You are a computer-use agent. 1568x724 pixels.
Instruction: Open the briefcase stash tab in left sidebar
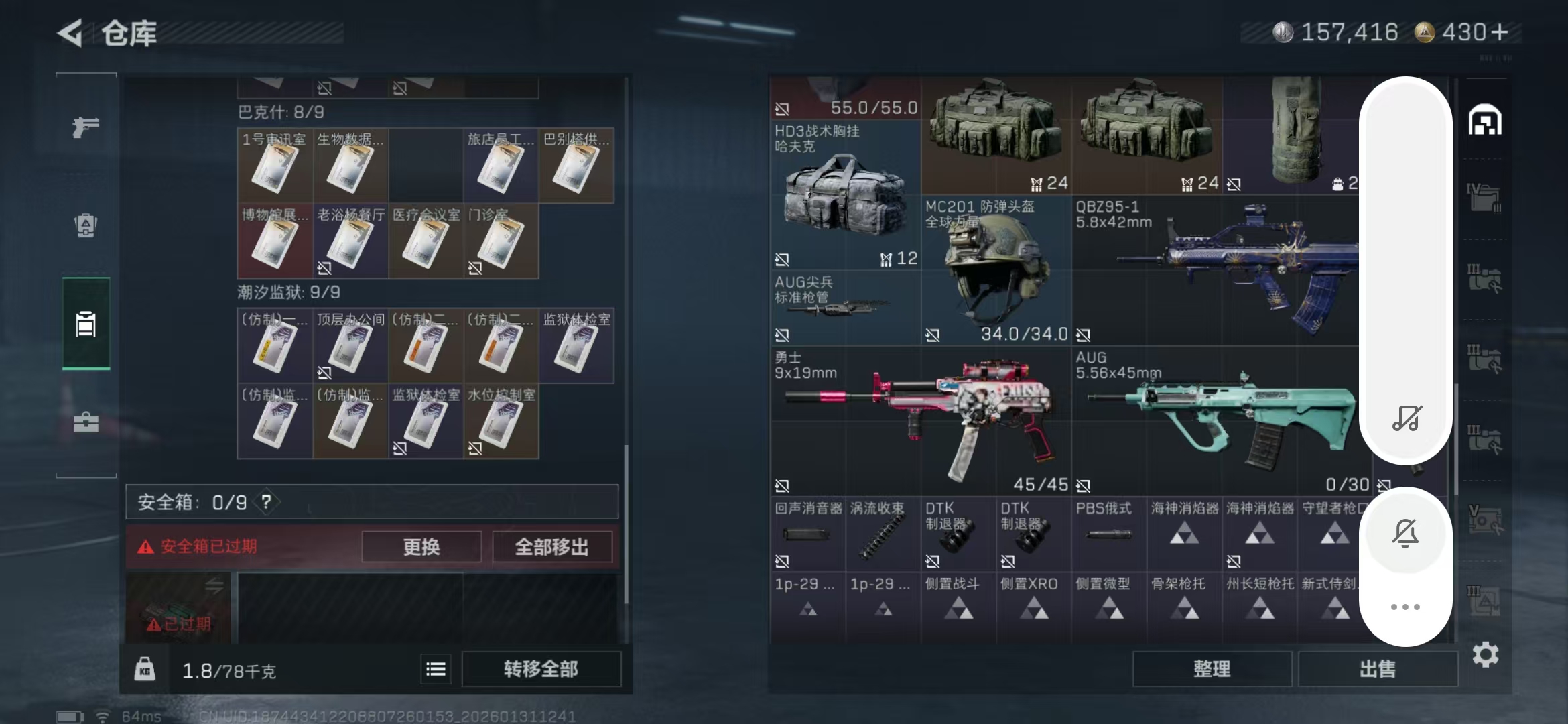coord(85,423)
